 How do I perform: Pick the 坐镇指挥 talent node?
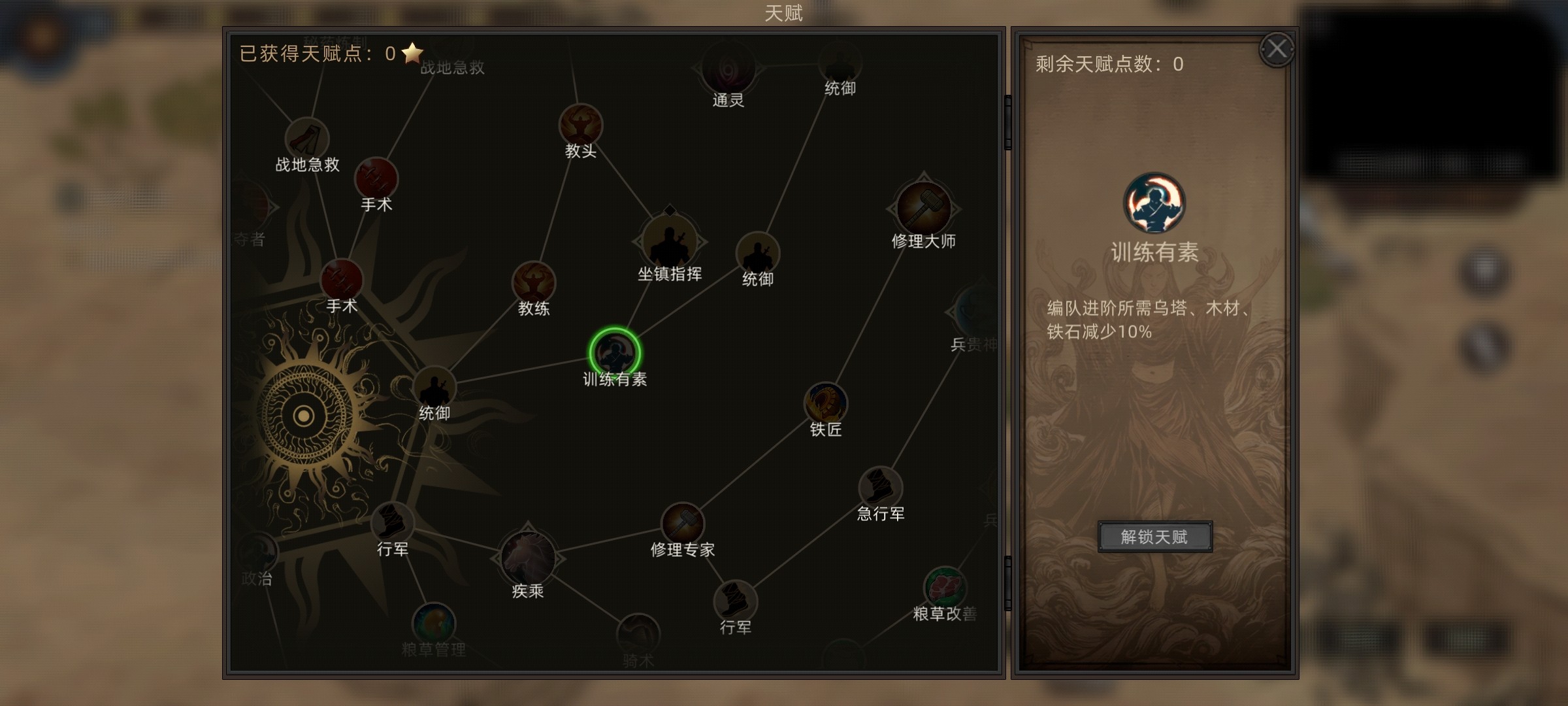pos(670,243)
